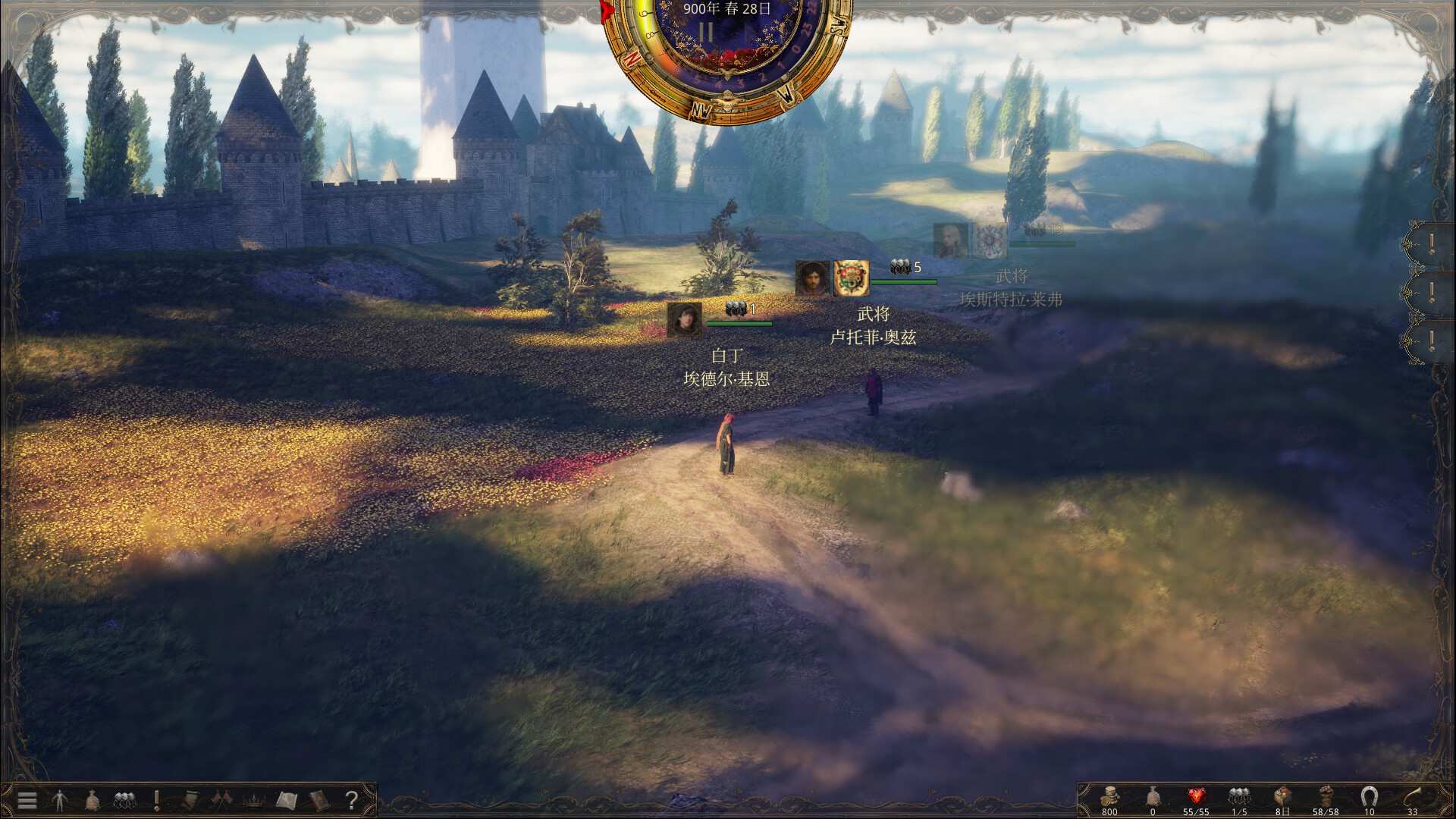Click the heart icon in the status bar
This screenshot has height=819, width=1456.
pos(1196,795)
